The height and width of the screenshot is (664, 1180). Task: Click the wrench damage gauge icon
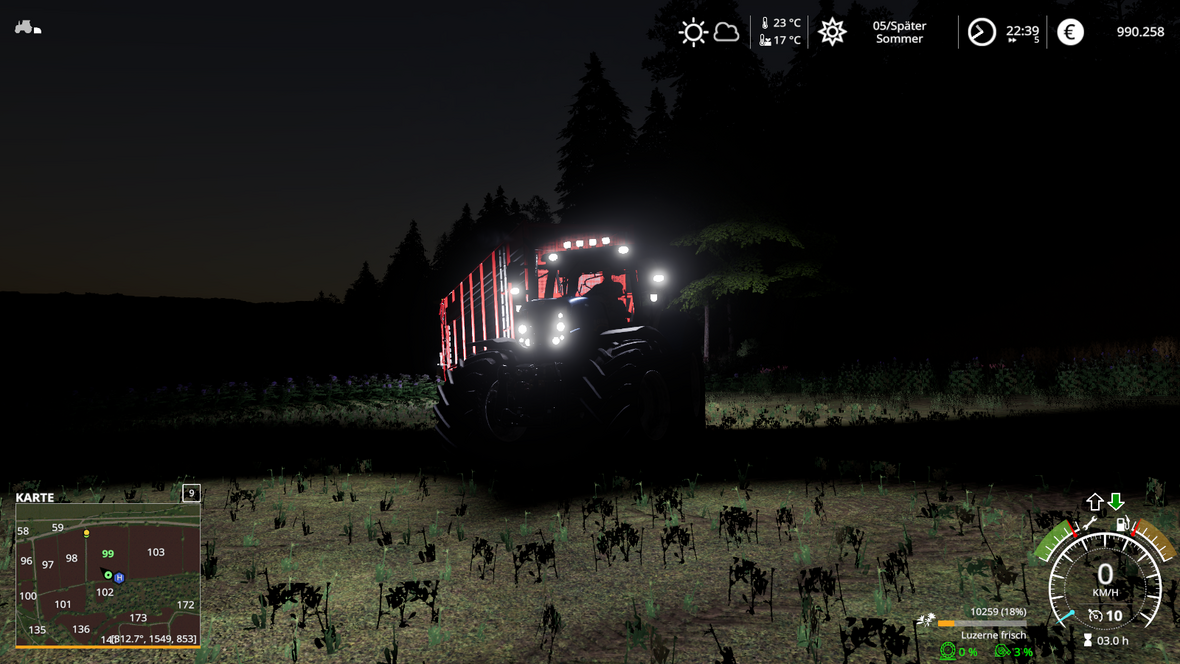pos(1089,523)
